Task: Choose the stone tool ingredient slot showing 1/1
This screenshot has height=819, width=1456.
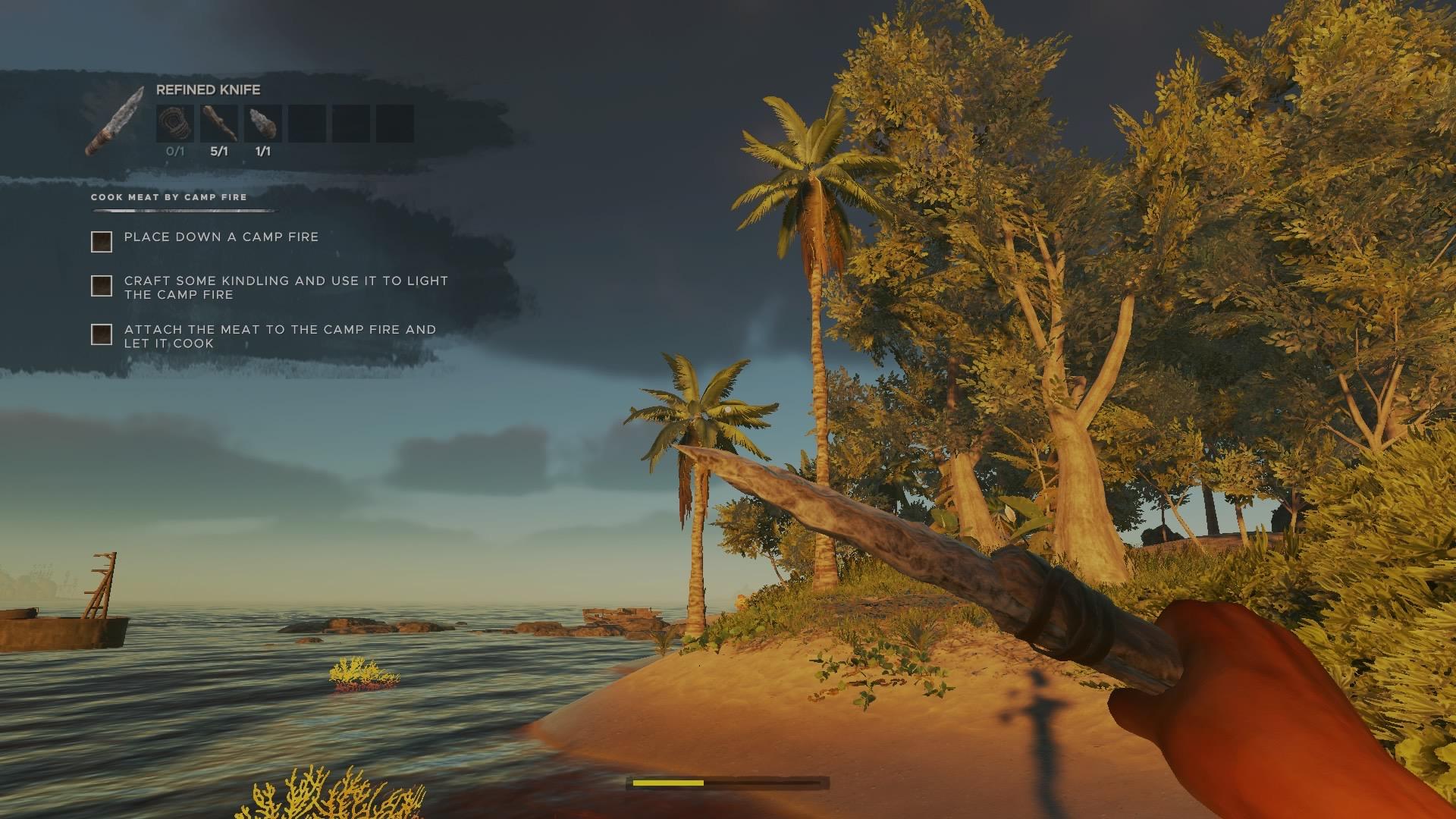Action: click(263, 124)
